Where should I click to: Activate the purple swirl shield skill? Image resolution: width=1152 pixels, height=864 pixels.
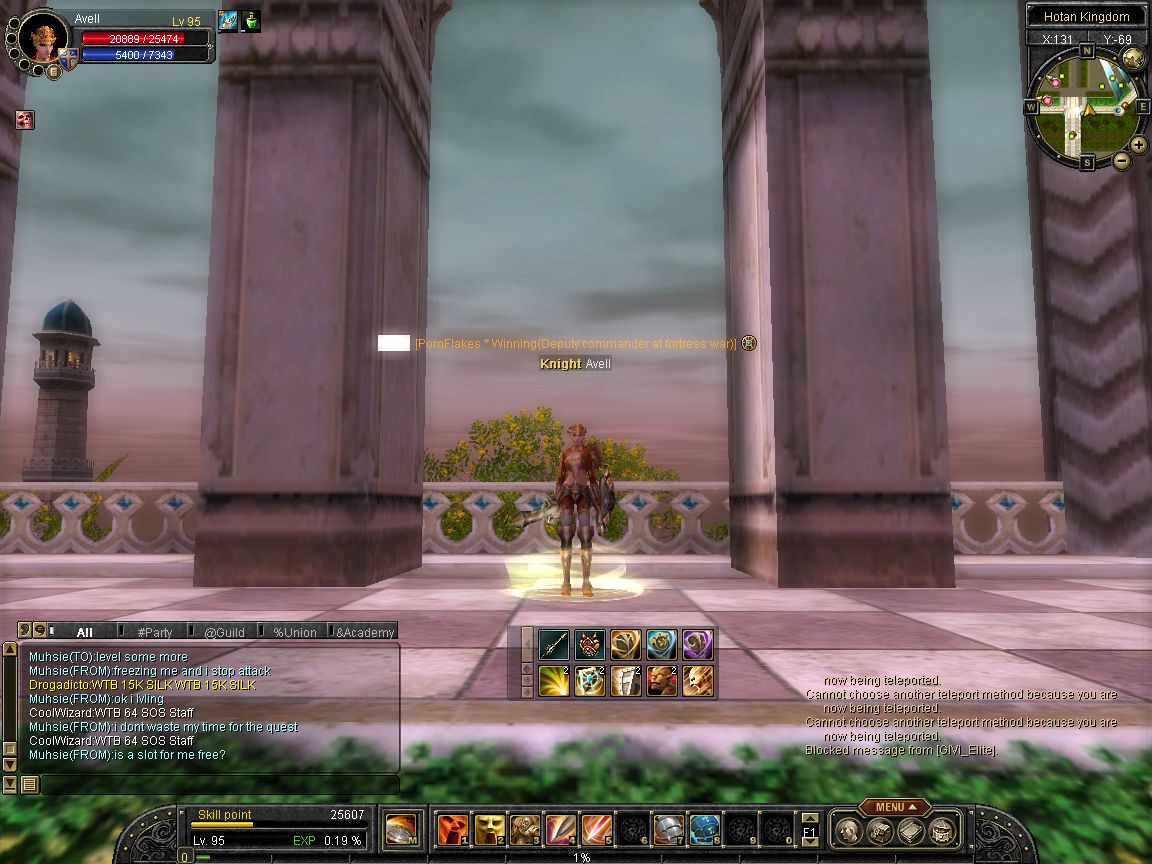point(697,644)
